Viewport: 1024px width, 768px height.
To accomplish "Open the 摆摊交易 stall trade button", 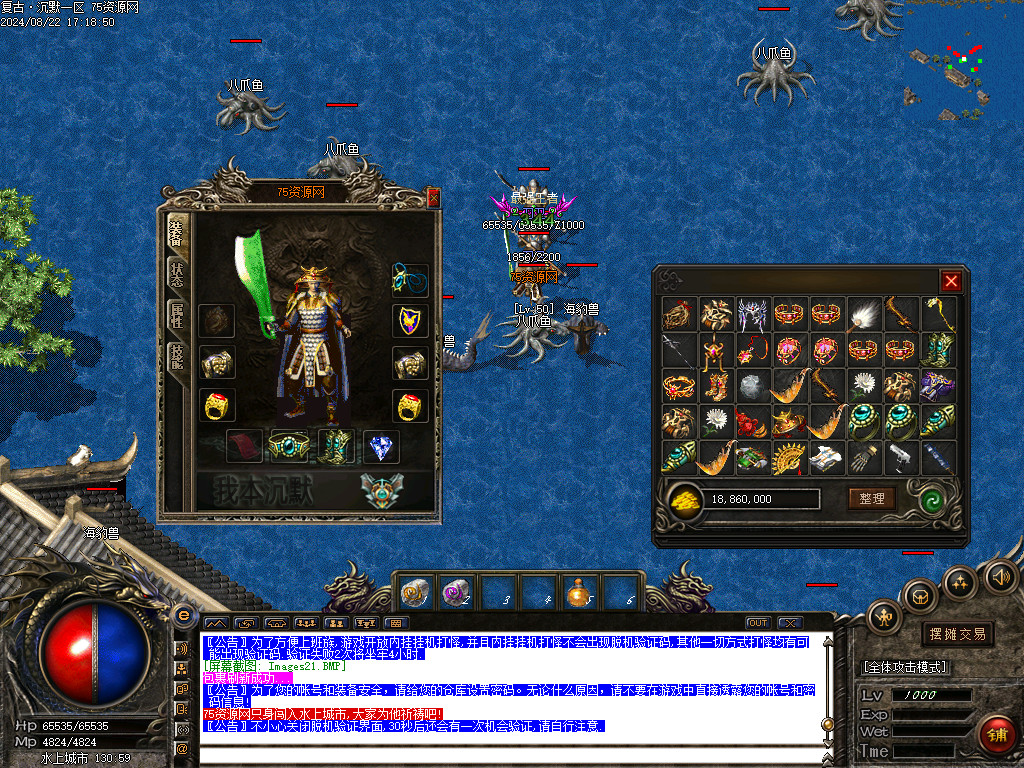I will click(x=957, y=634).
